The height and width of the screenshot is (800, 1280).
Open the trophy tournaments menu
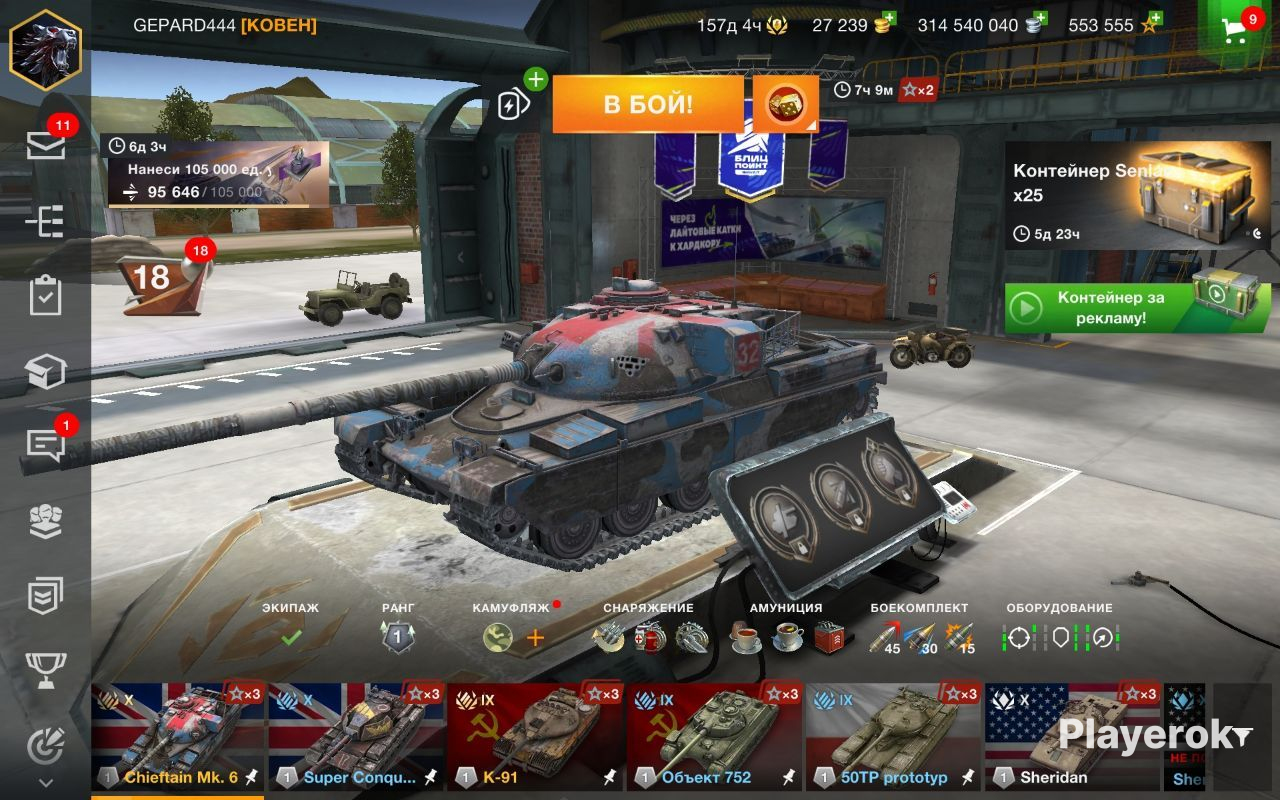(46, 670)
